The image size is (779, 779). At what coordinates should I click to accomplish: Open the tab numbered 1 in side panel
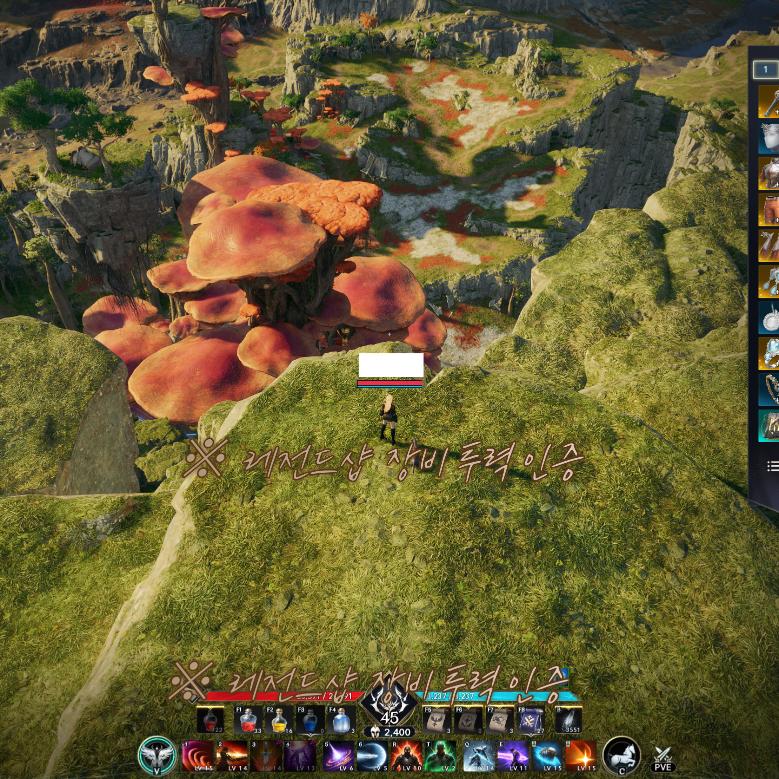tap(765, 69)
